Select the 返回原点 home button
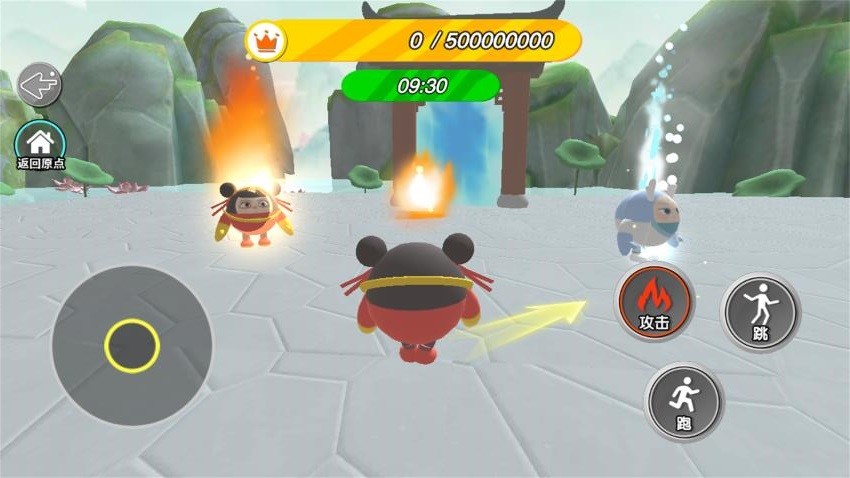The height and width of the screenshot is (478, 850). tap(40, 143)
